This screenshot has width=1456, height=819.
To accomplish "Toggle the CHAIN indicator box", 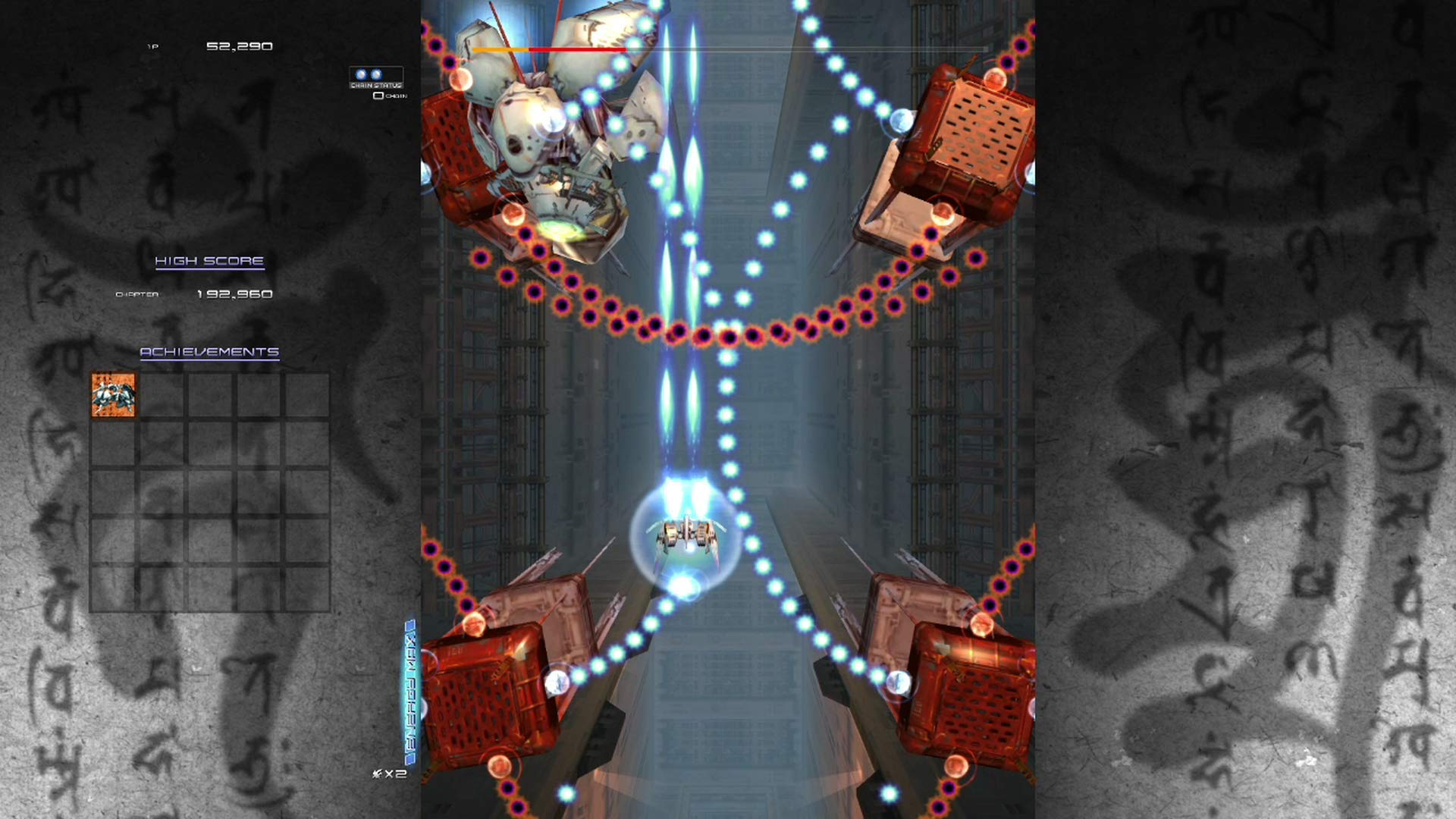I will pos(377,97).
